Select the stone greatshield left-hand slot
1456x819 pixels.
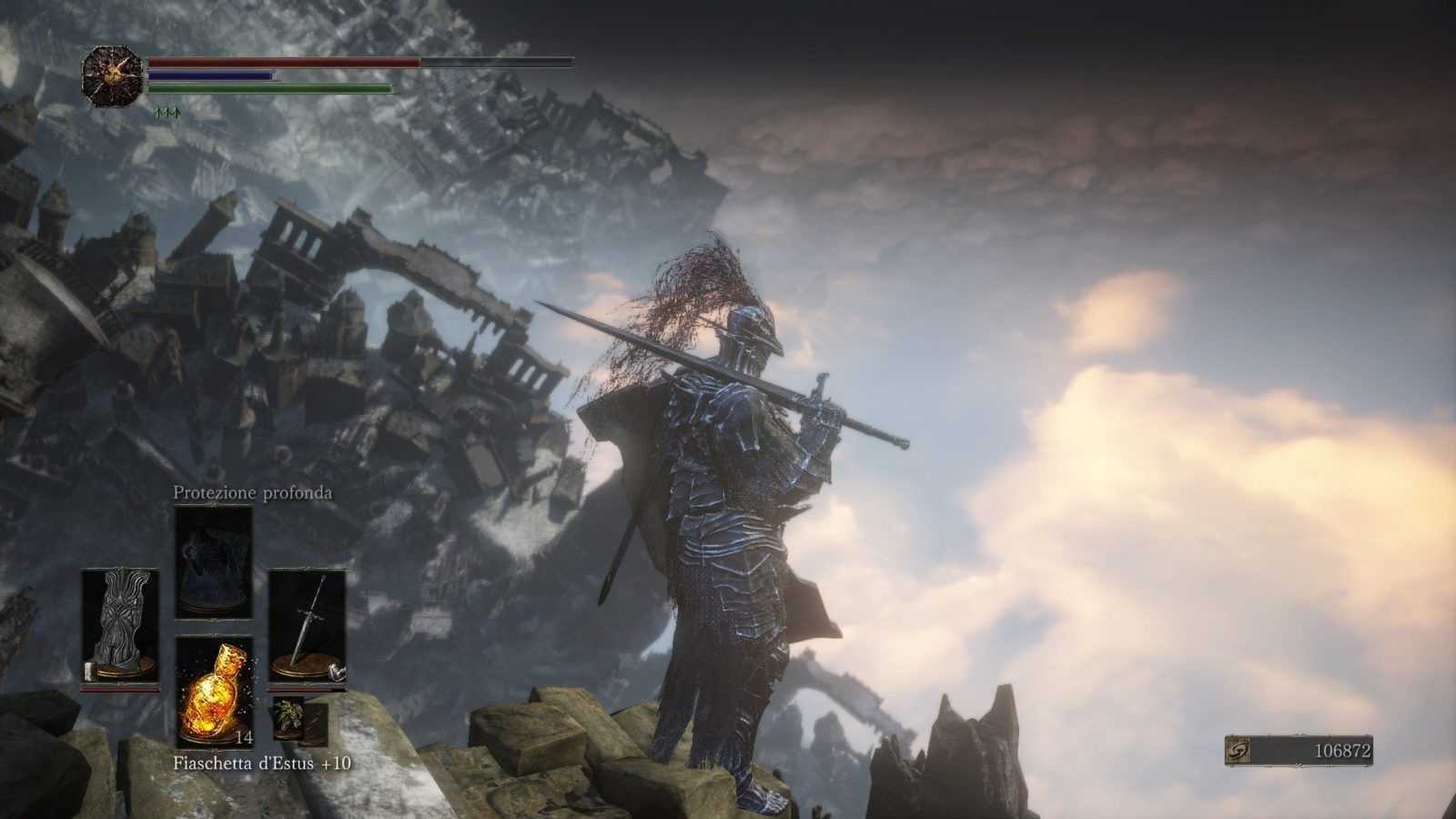pos(120,627)
